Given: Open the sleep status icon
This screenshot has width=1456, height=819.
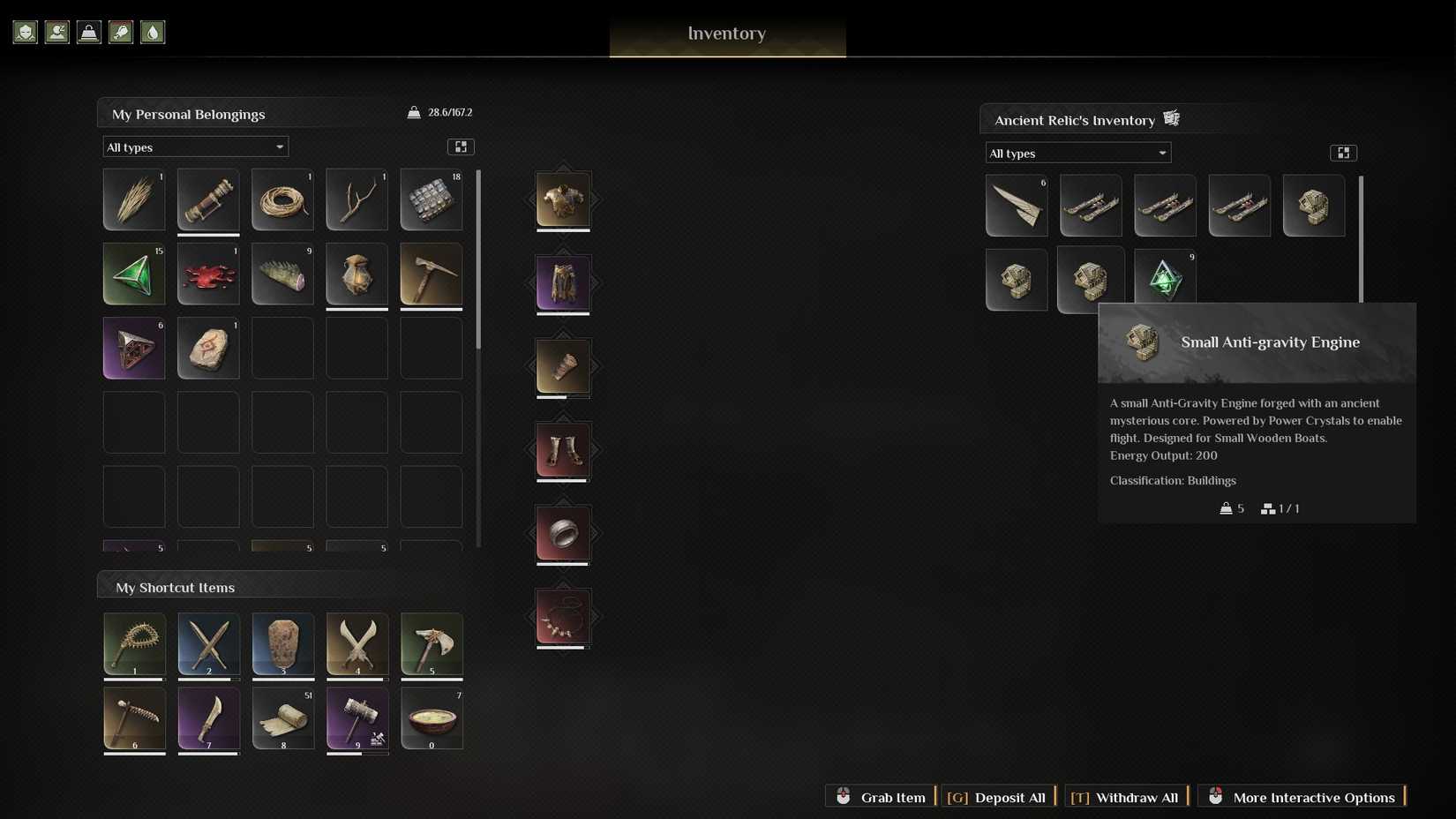Looking at the screenshot, I should pos(56,32).
